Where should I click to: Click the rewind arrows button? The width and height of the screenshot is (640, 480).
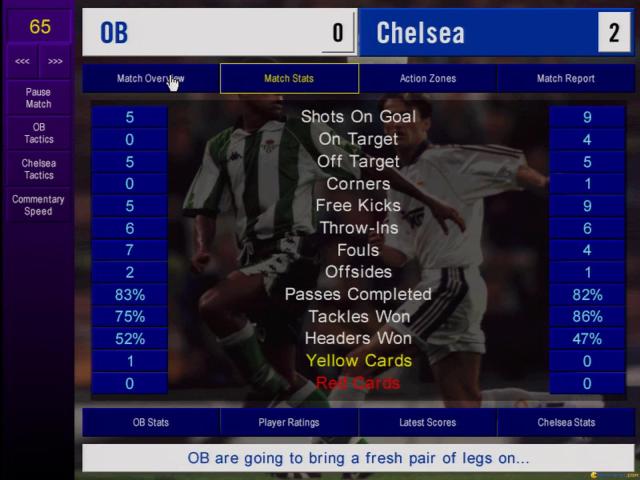pyautogui.click(x=22, y=61)
